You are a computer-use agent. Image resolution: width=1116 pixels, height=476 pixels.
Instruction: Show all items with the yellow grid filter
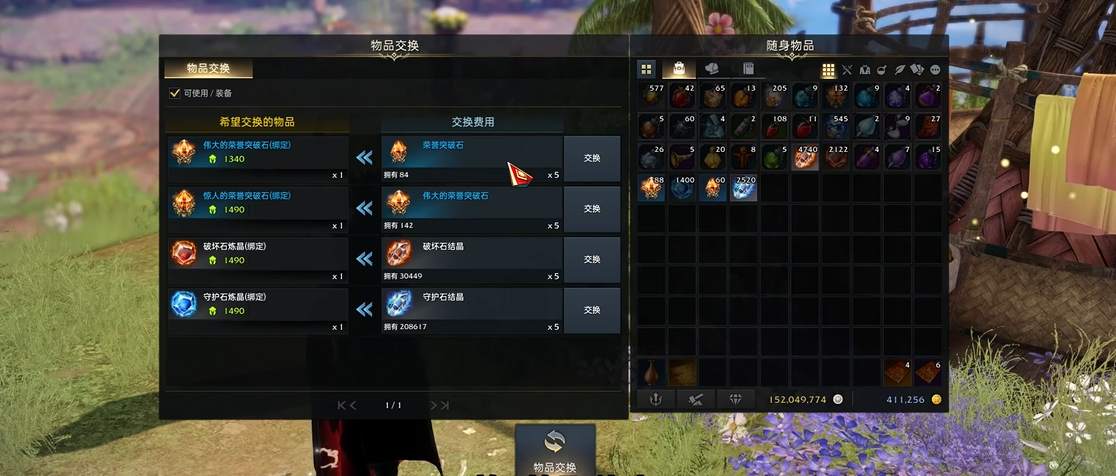tap(829, 70)
